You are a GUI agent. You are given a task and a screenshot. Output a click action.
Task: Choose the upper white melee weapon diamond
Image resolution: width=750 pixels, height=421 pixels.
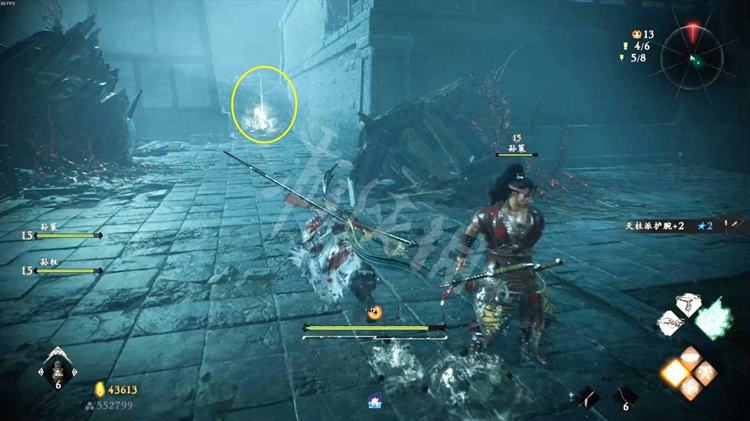tap(687, 305)
